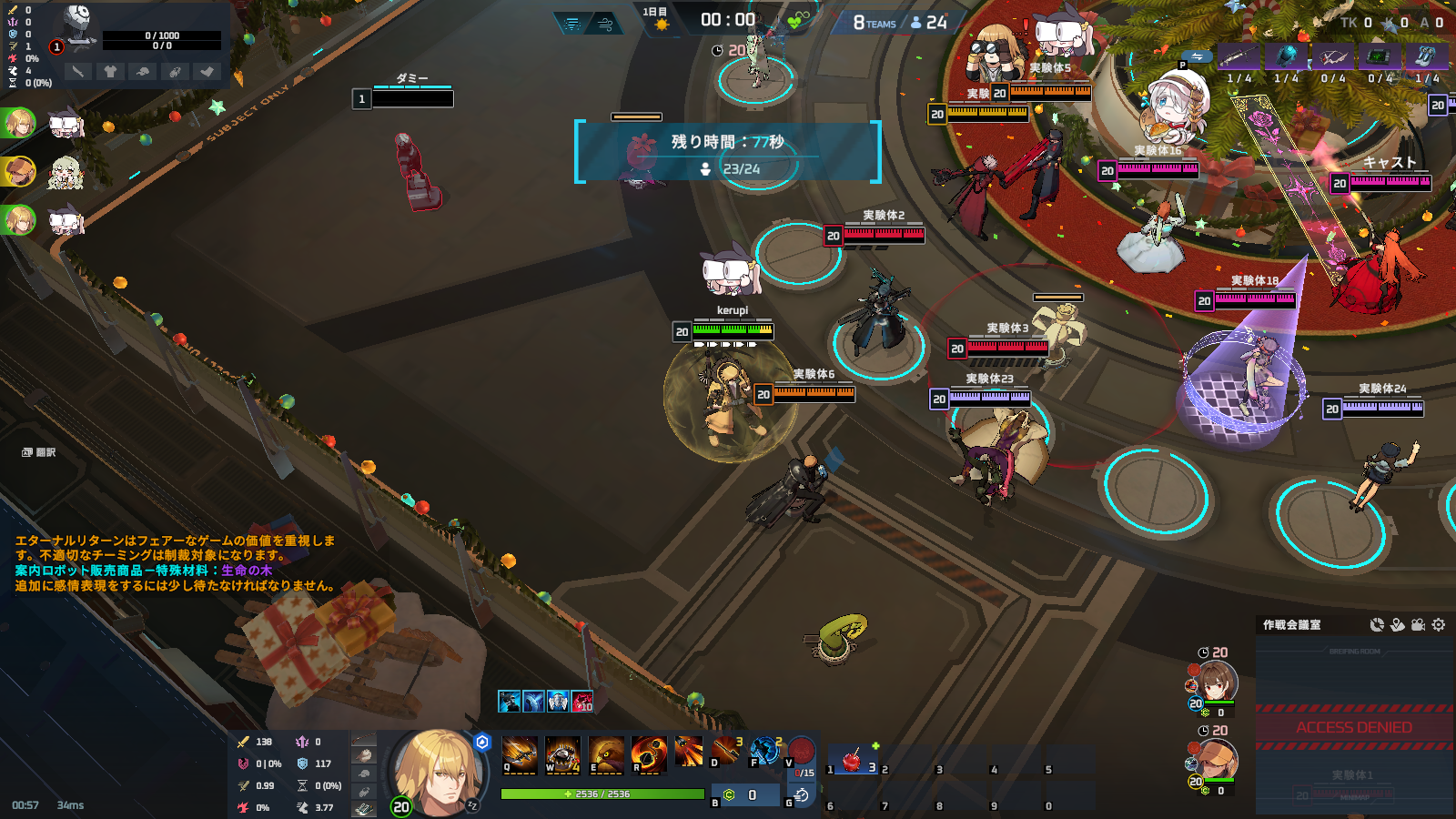Open the 翻訳 translate option
The image size is (1456, 819).
tap(39, 452)
